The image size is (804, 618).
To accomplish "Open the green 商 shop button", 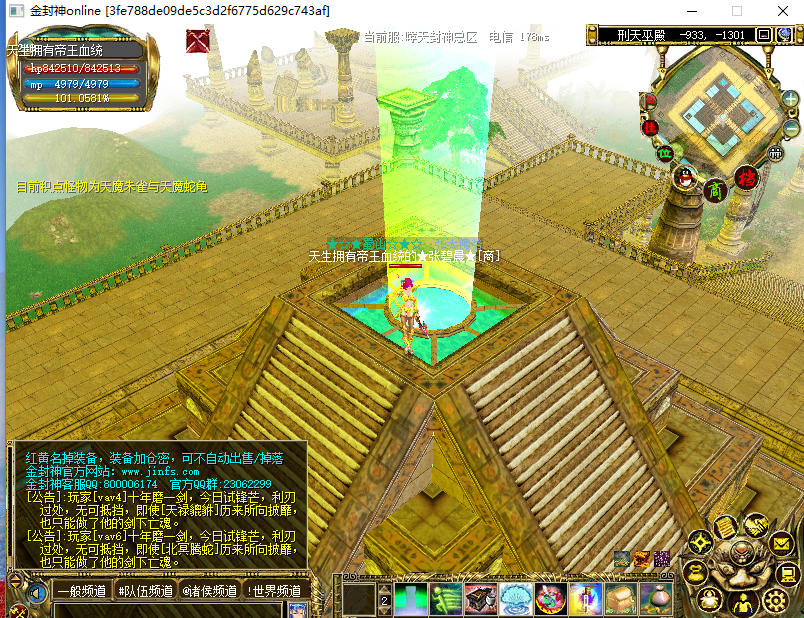I will [715, 189].
